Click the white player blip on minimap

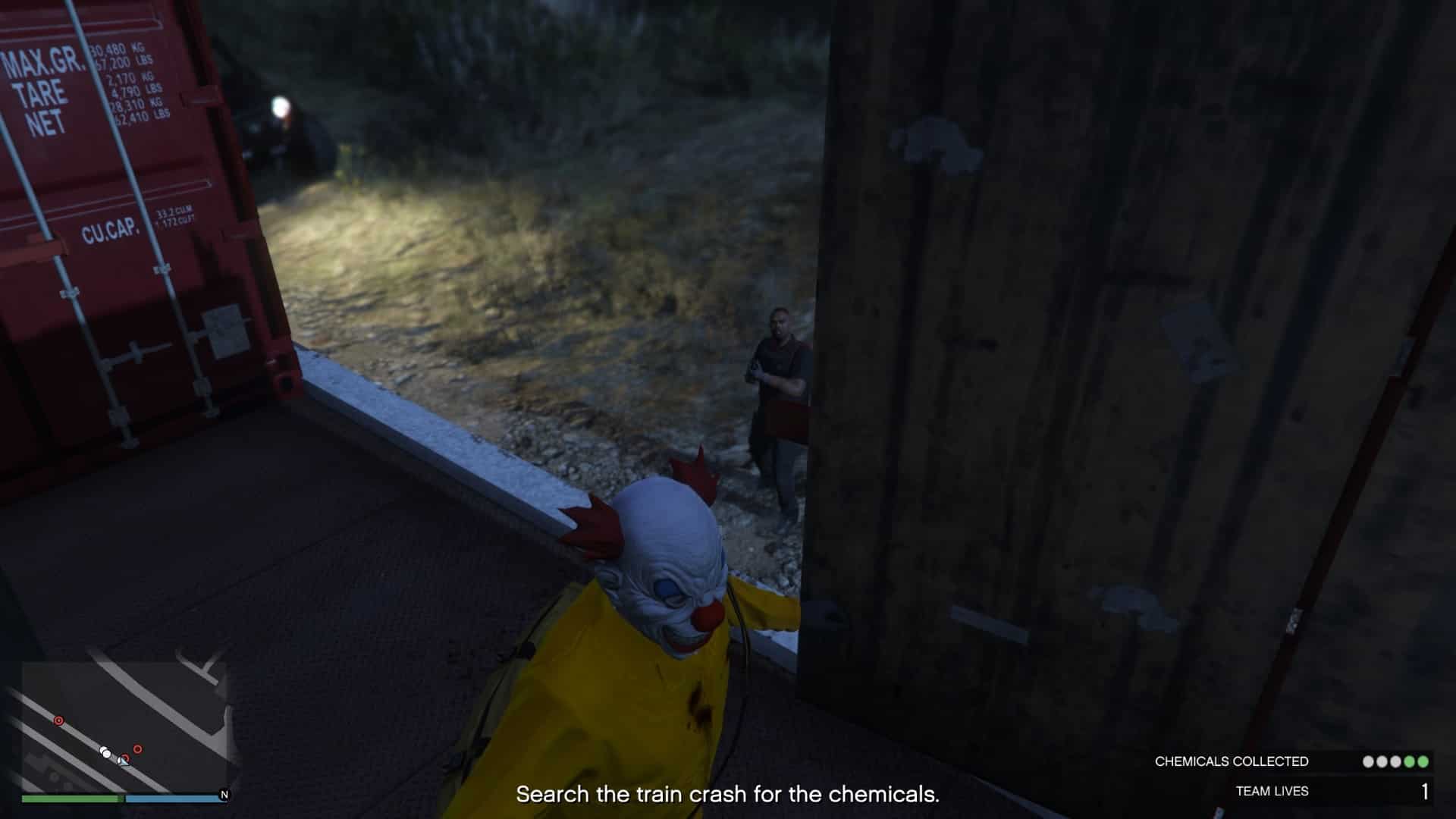pos(105,752)
